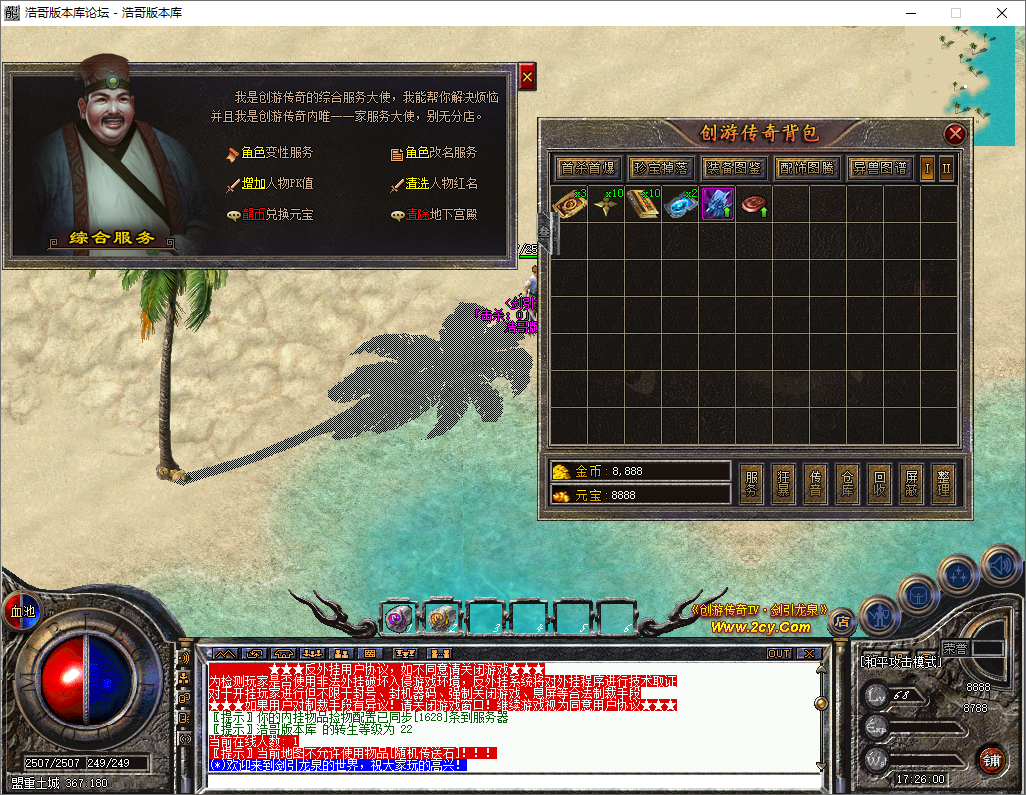This screenshot has height=795, width=1026.
Task: Open the 异兽图谱 panel
Action: 880,168
